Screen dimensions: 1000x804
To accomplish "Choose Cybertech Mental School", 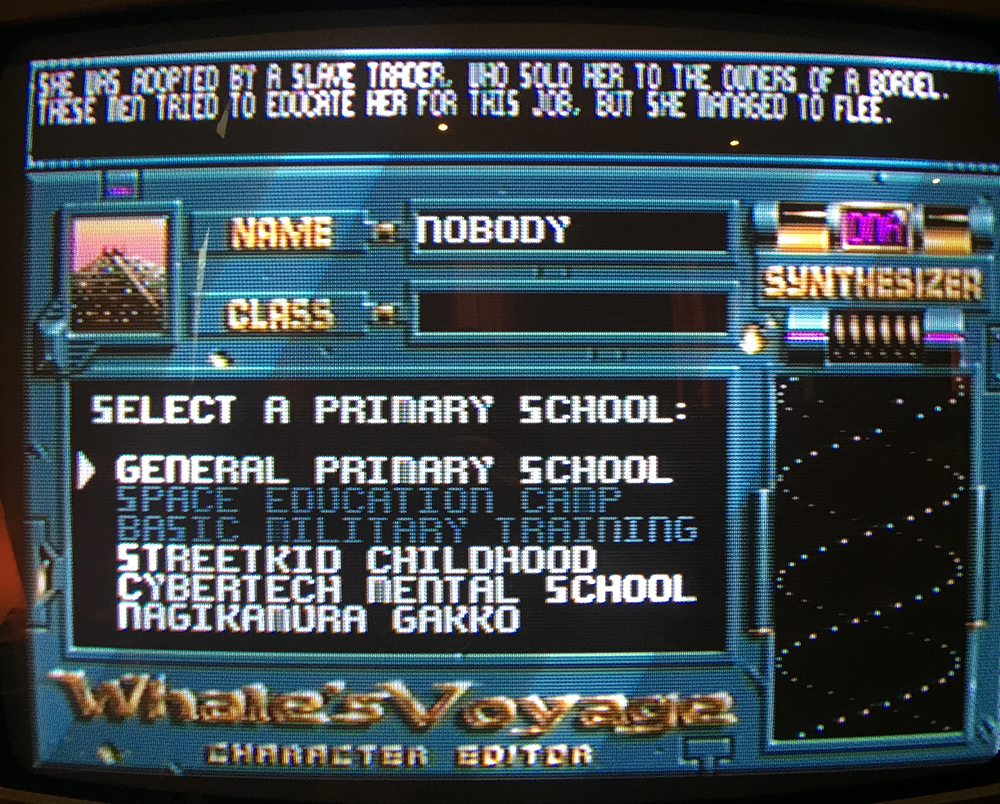I will coord(405,588).
